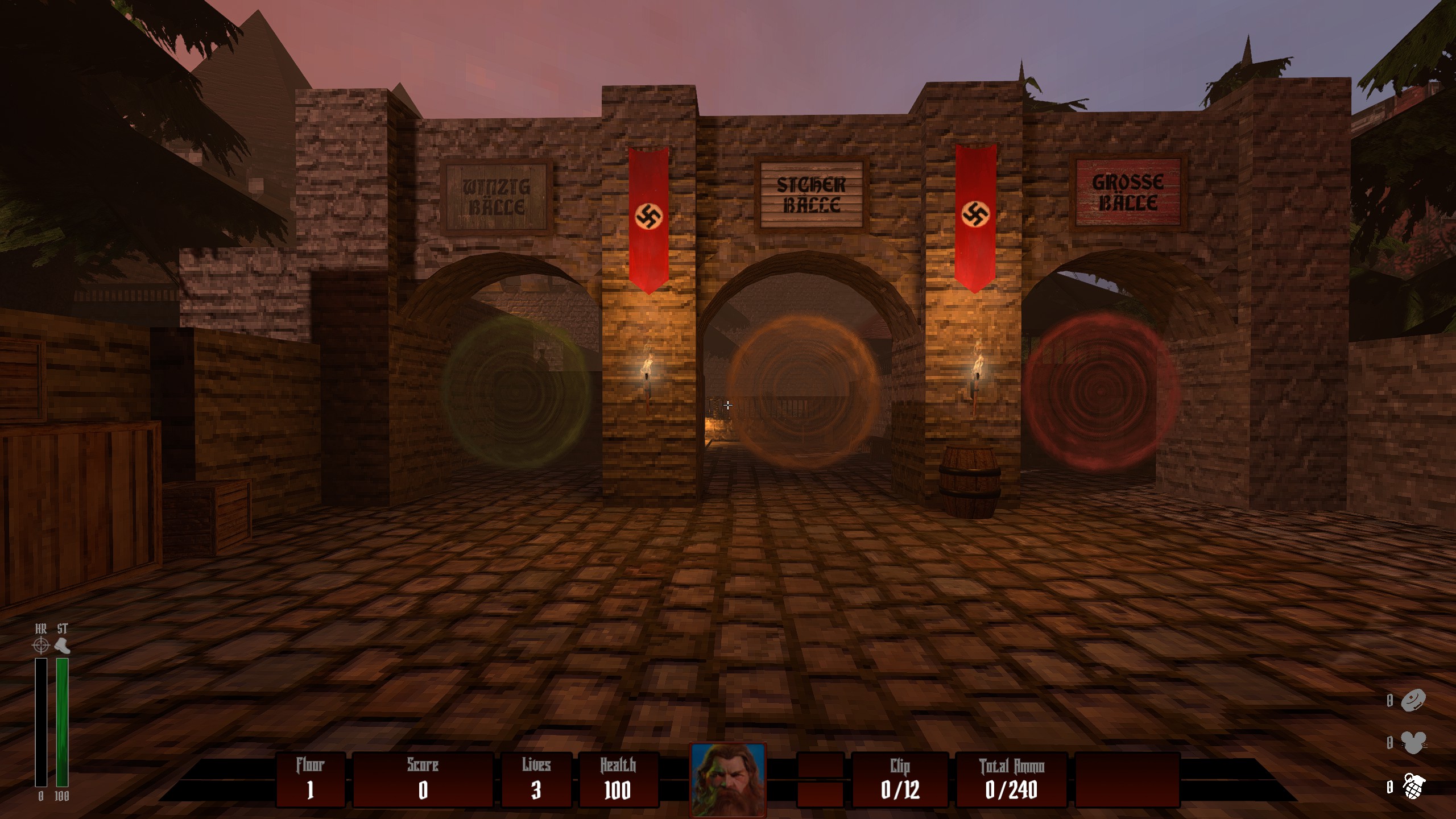Screen dimensions: 1456x819
Task: Click the HR crosshair icon
Action: pos(41,646)
